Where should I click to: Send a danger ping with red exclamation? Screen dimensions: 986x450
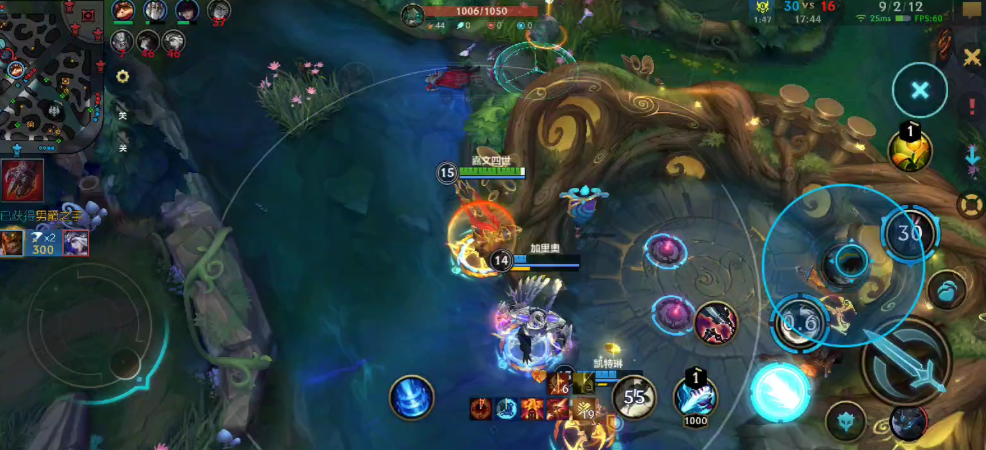click(x=971, y=107)
